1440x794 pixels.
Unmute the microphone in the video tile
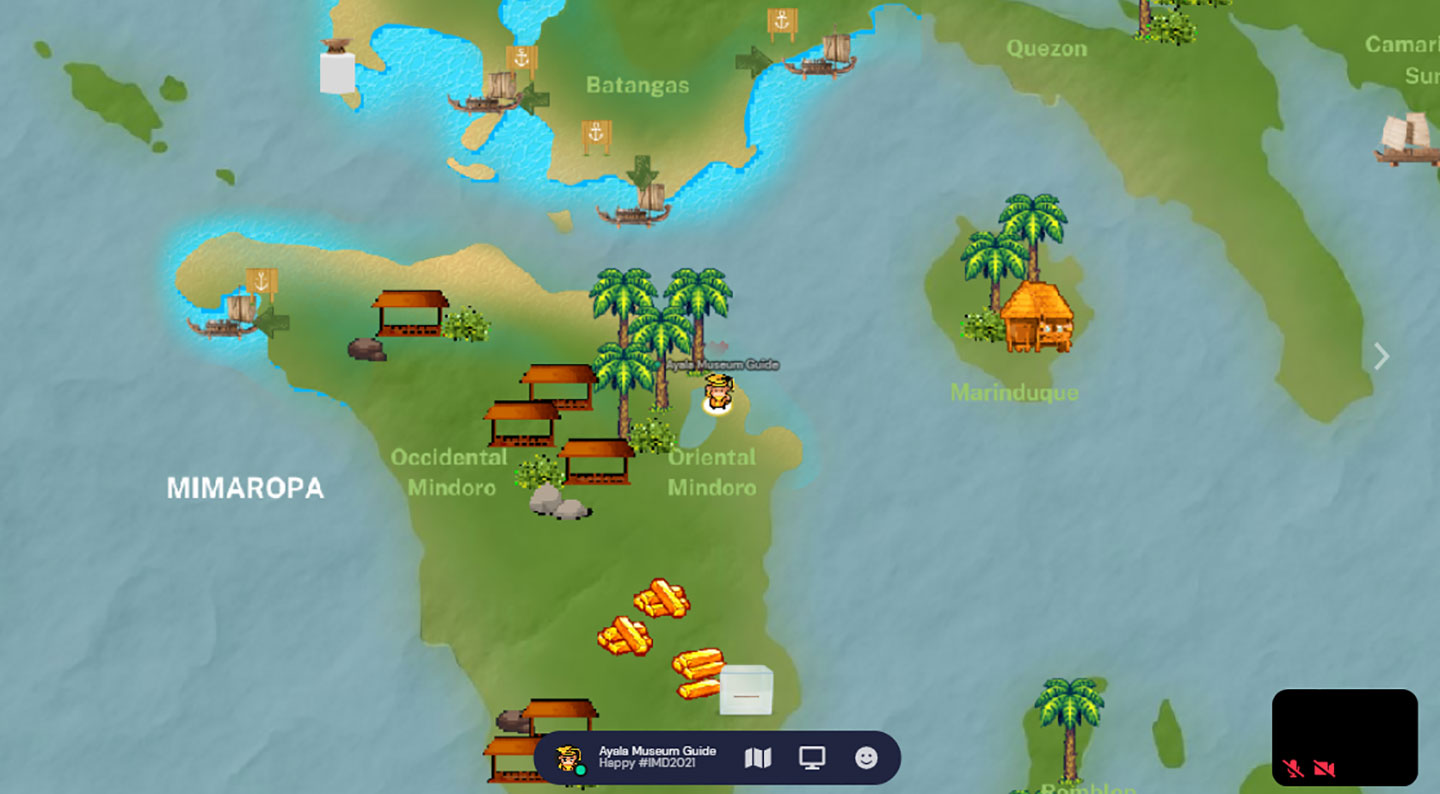1293,768
